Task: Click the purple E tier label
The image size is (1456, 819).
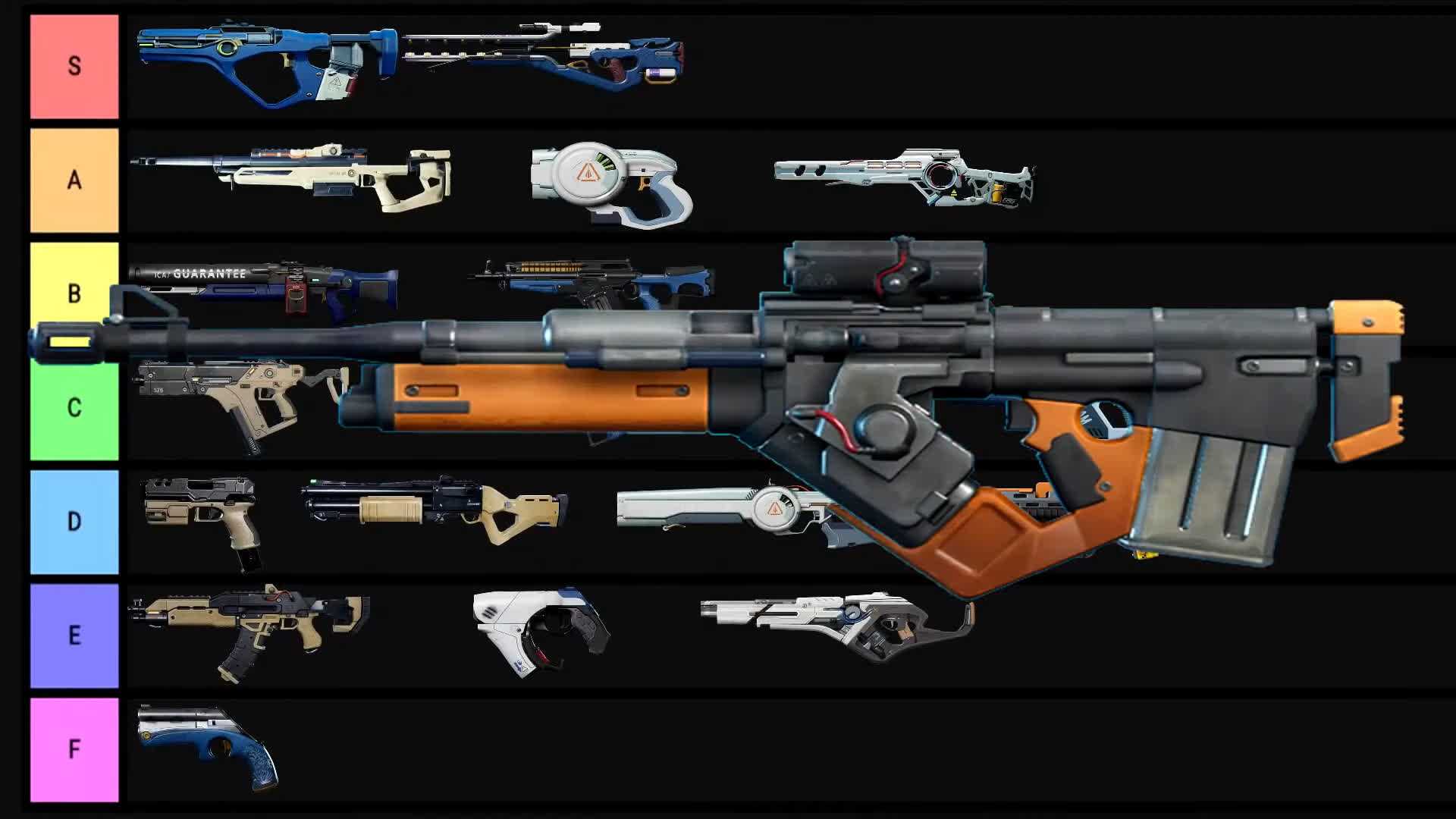Action: coord(74,635)
